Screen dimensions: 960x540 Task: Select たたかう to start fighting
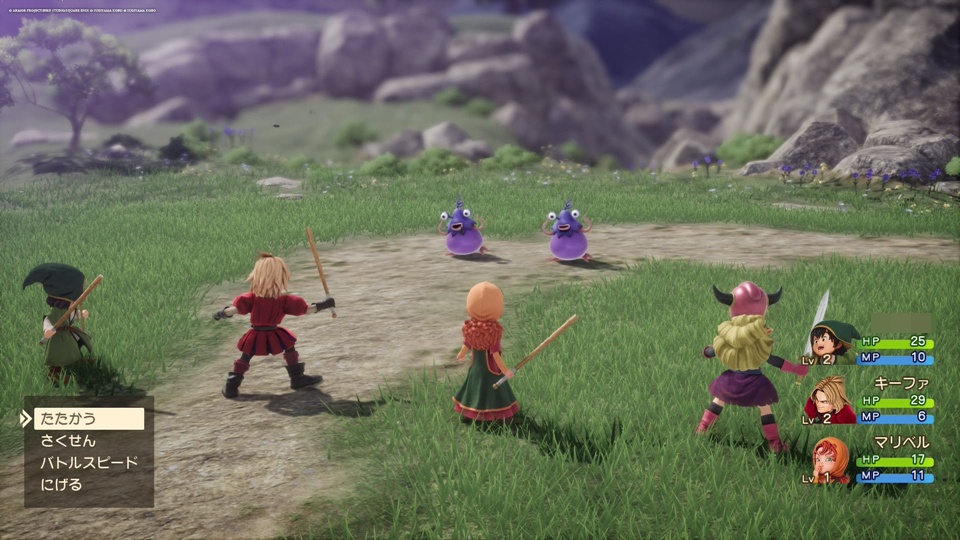point(88,419)
